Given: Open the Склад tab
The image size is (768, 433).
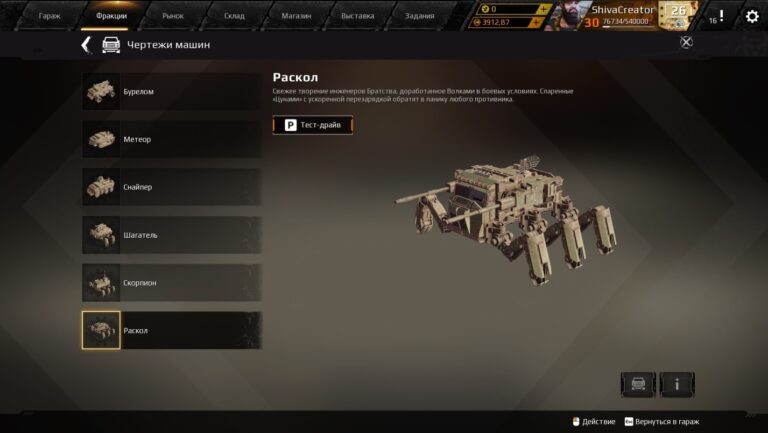Looking at the screenshot, I should 234,16.
